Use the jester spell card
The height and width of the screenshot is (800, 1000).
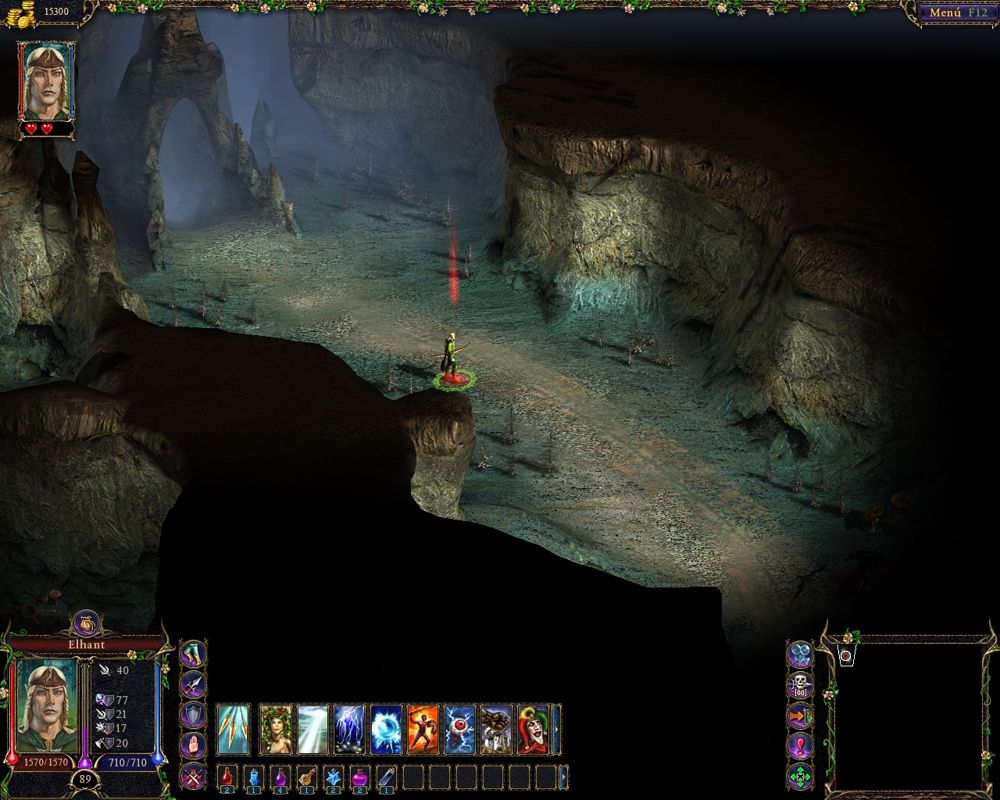click(x=532, y=729)
